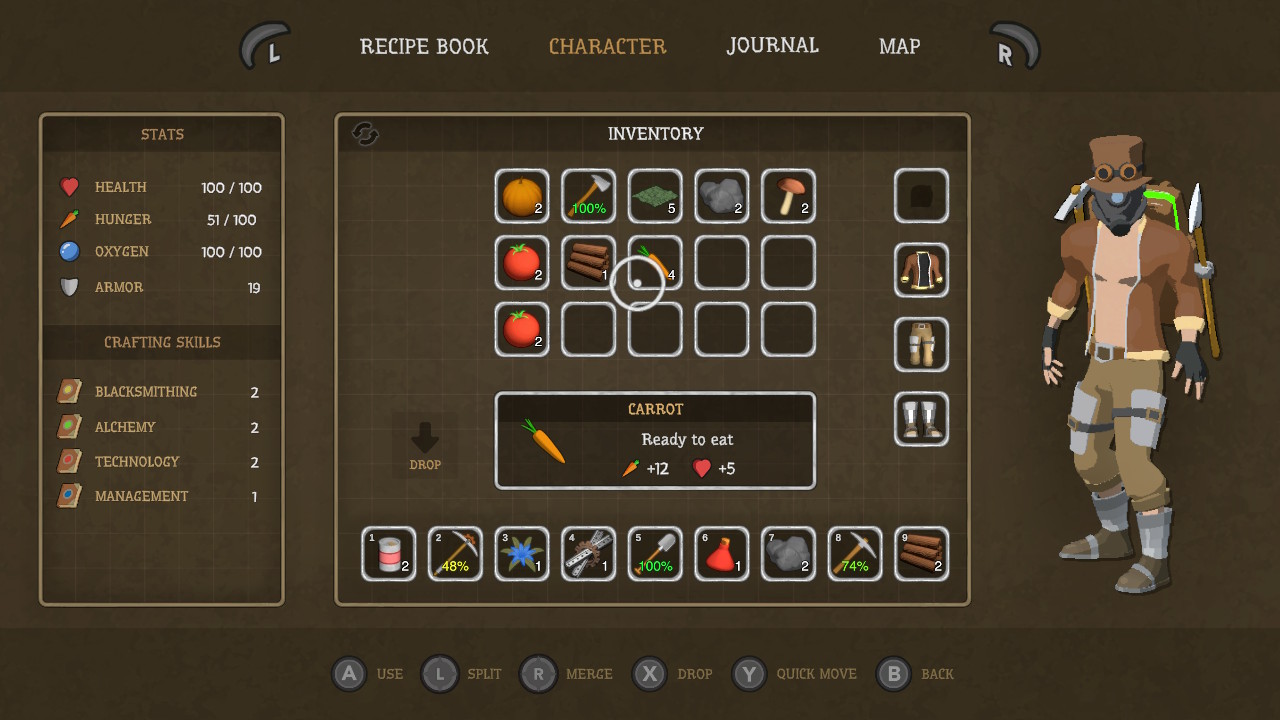
Task: Open the Recipe Book tab
Action: 424,46
